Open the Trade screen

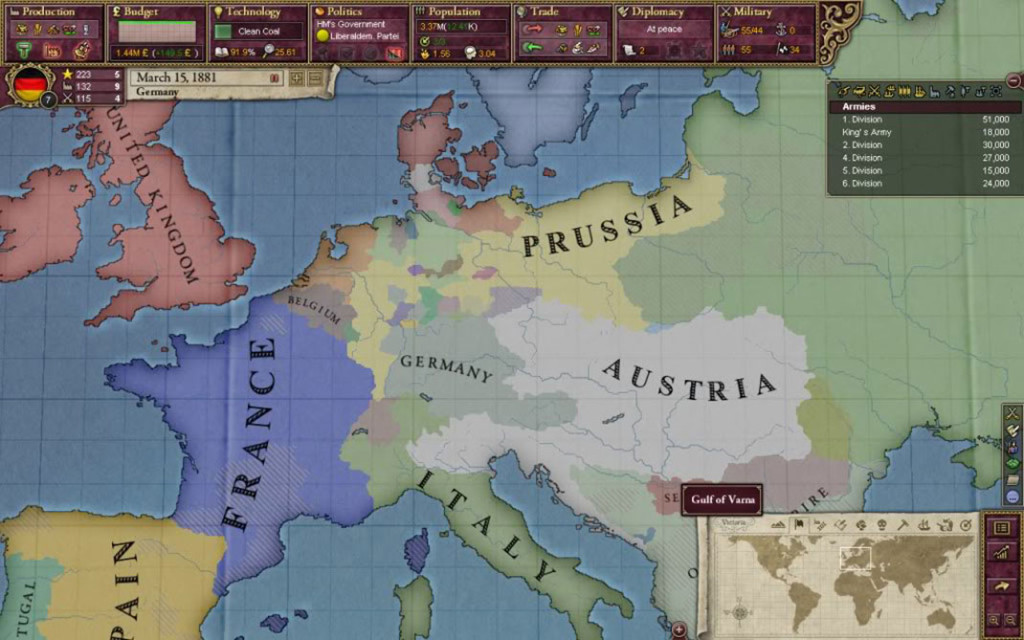click(x=561, y=13)
